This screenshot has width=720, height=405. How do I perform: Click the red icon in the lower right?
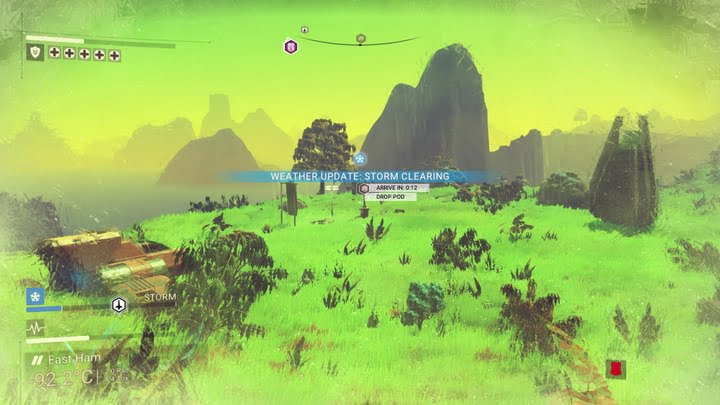click(616, 369)
